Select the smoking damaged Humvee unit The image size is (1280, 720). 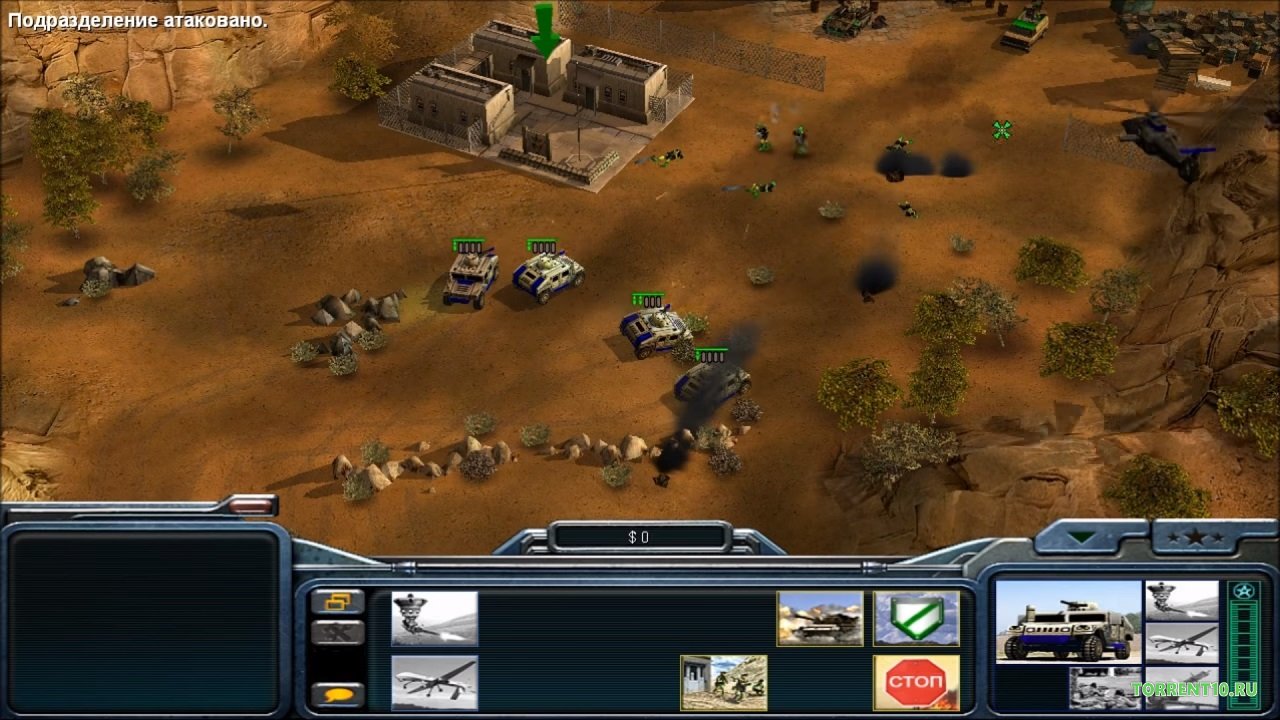tap(712, 381)
